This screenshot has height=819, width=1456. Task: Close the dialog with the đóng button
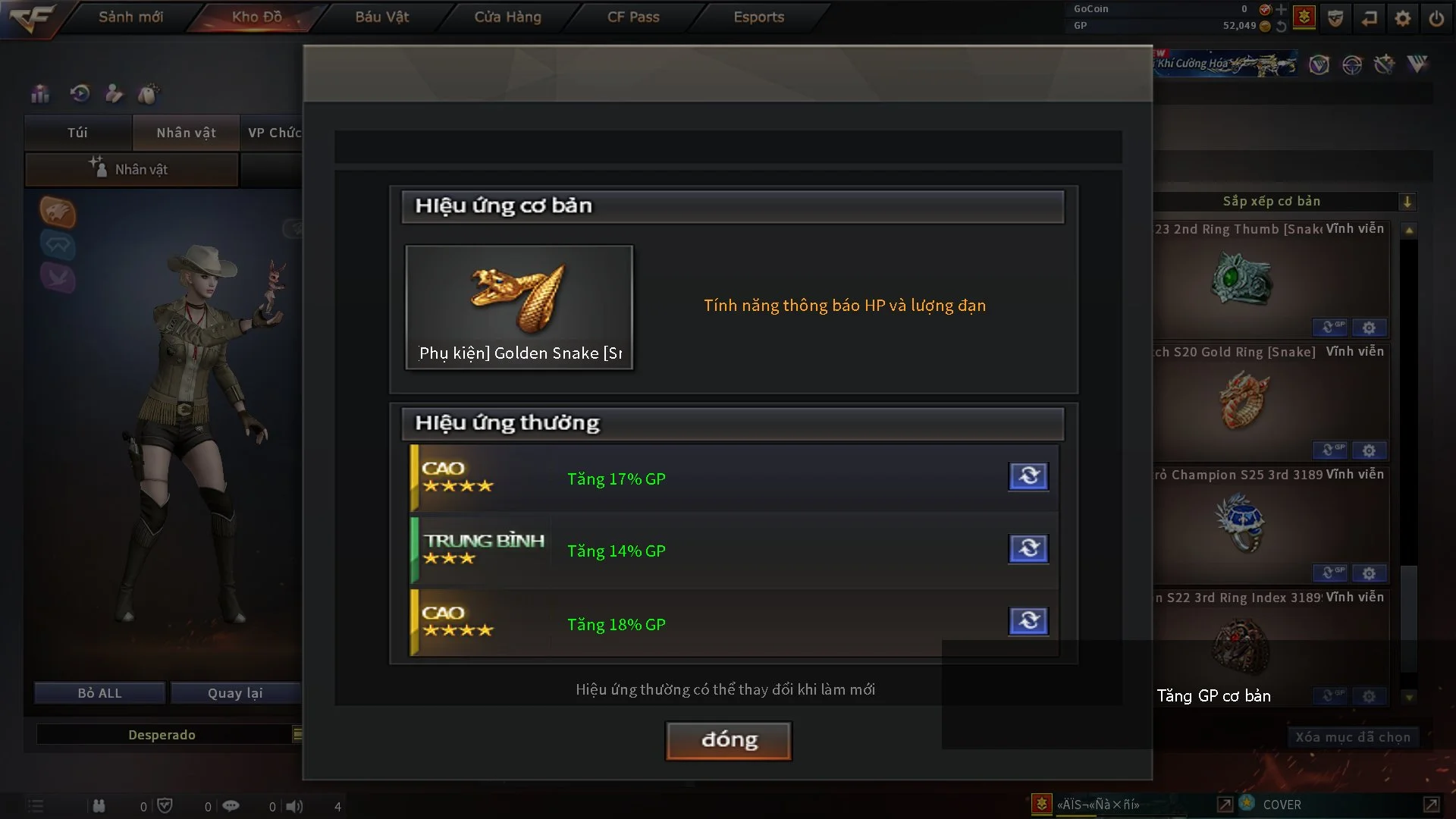coord(729,740)
